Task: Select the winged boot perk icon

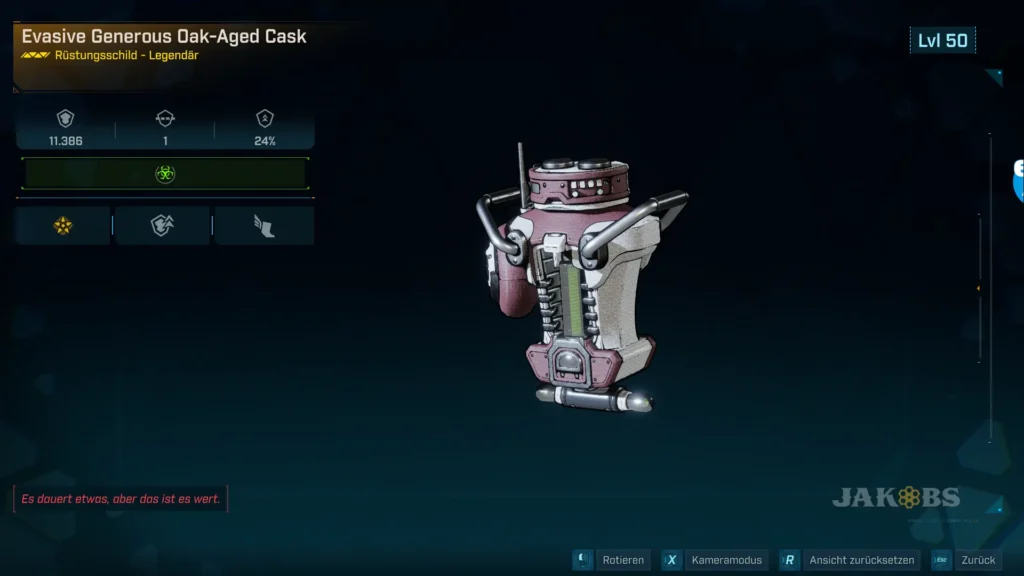Action: click(x=264, y=226)
